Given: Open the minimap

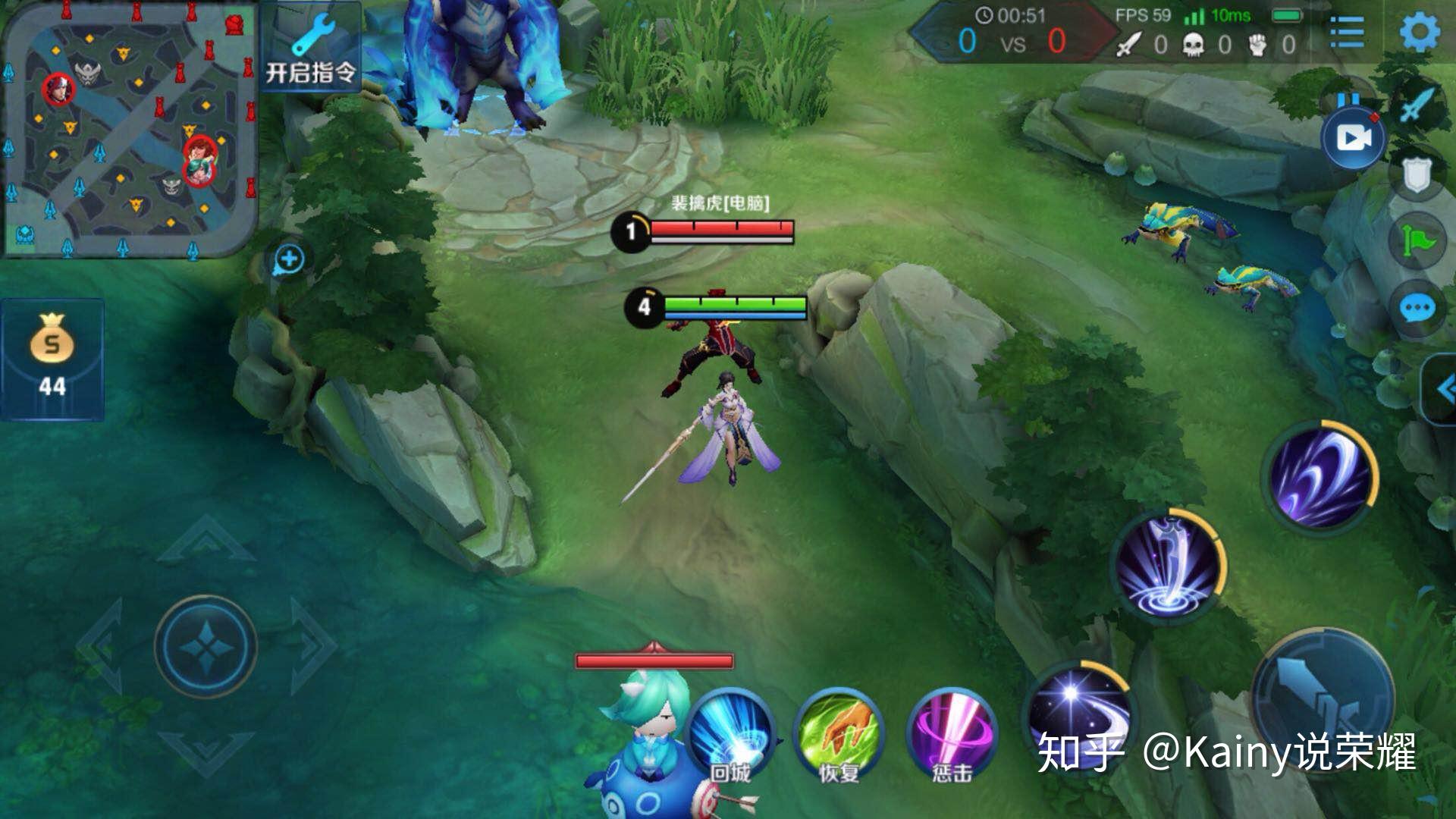Looking at the screenshot, I should pyautogui.click(x=129, y=129).
